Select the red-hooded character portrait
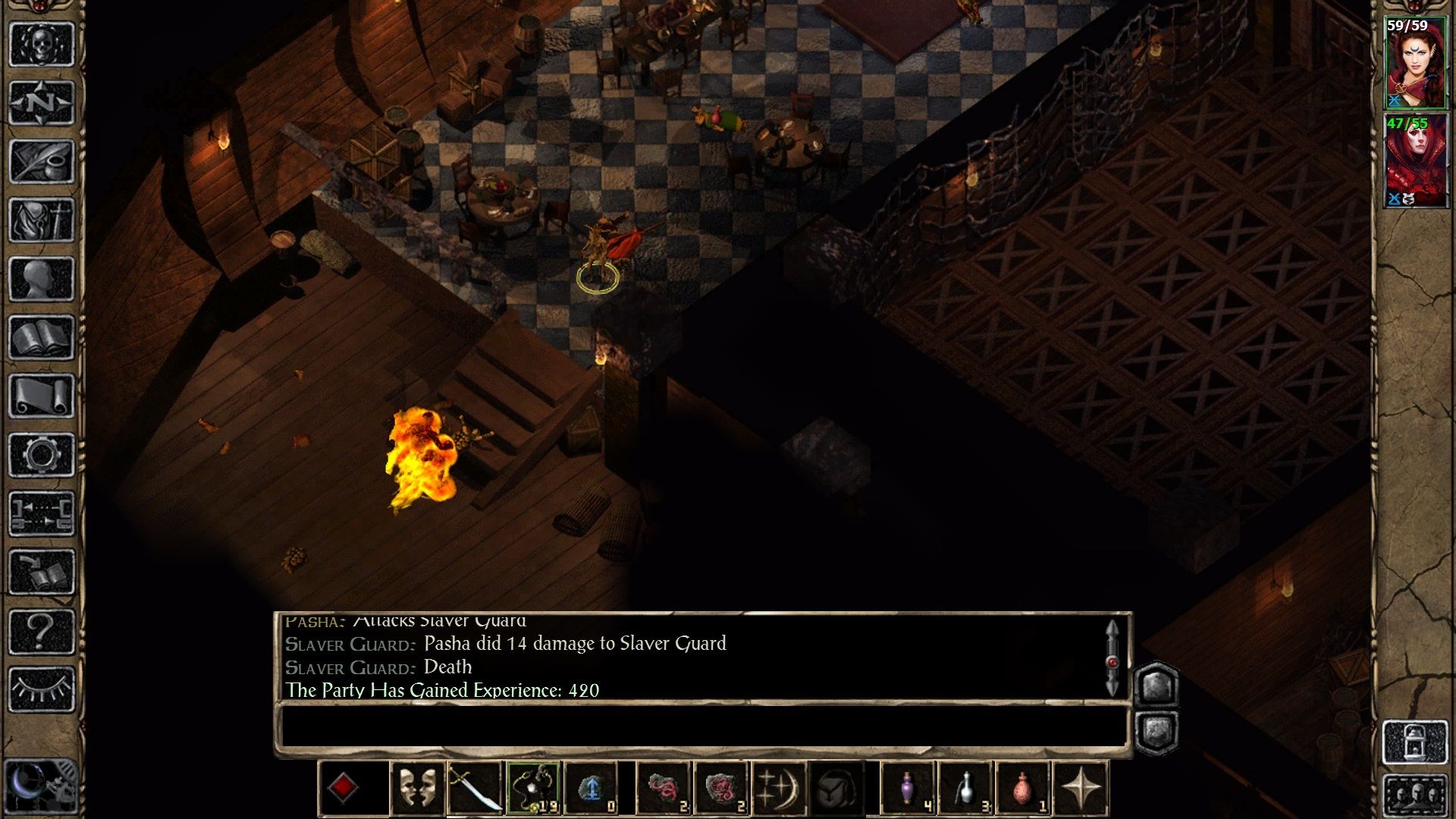The height and width of the screenshot is (819, 1456). click(x=1415, y=161)
